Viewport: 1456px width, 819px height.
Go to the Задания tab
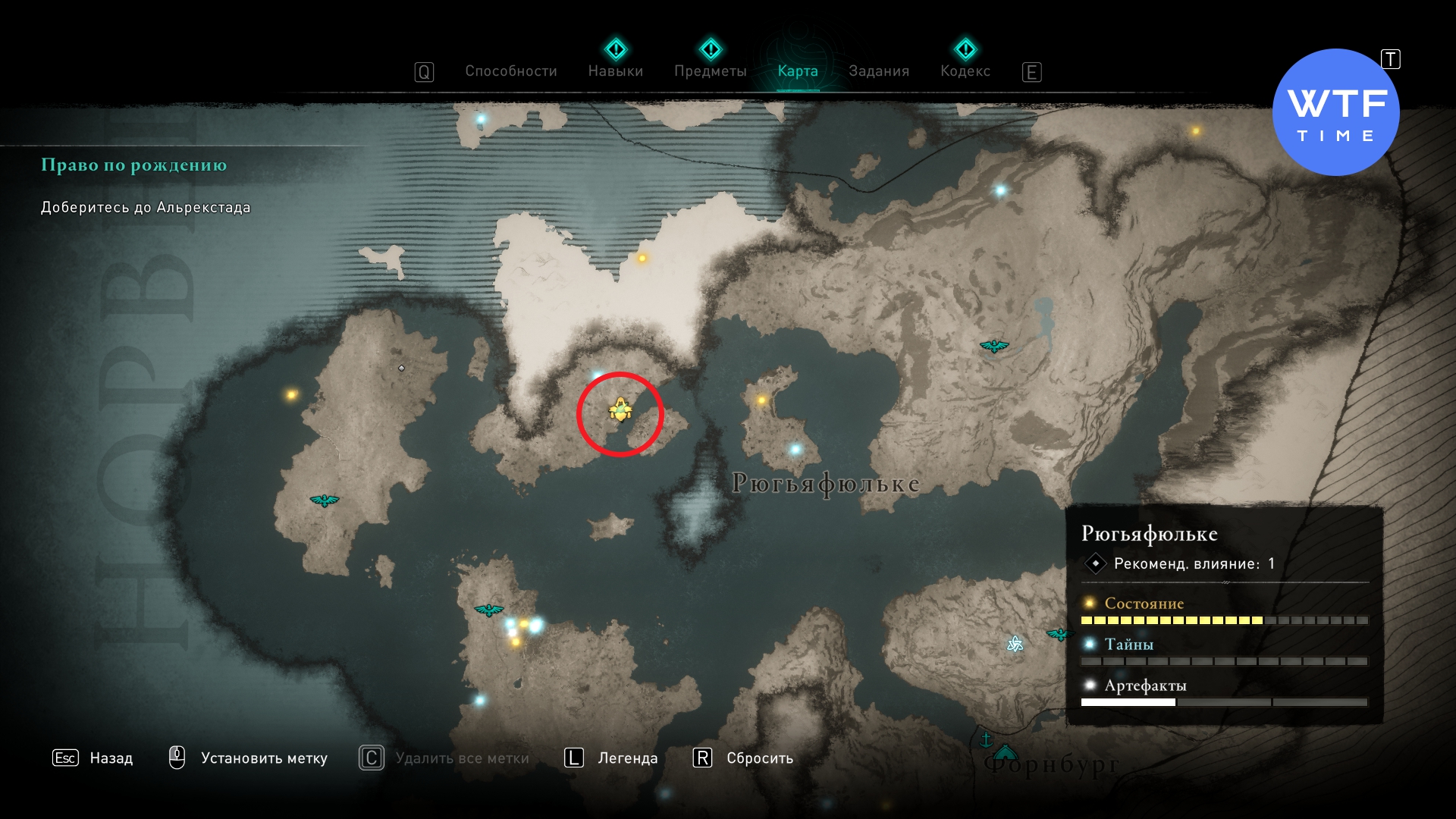point(878,71)
